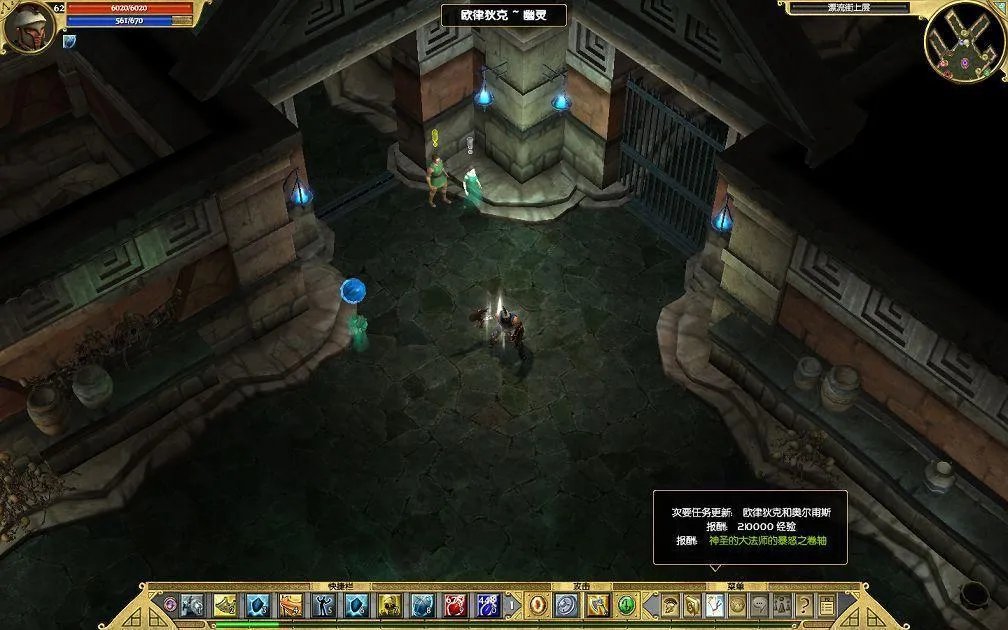Activate the armored warrior skill in slot 1
The height and width of the screenshot is (630, 1008).
192,605
